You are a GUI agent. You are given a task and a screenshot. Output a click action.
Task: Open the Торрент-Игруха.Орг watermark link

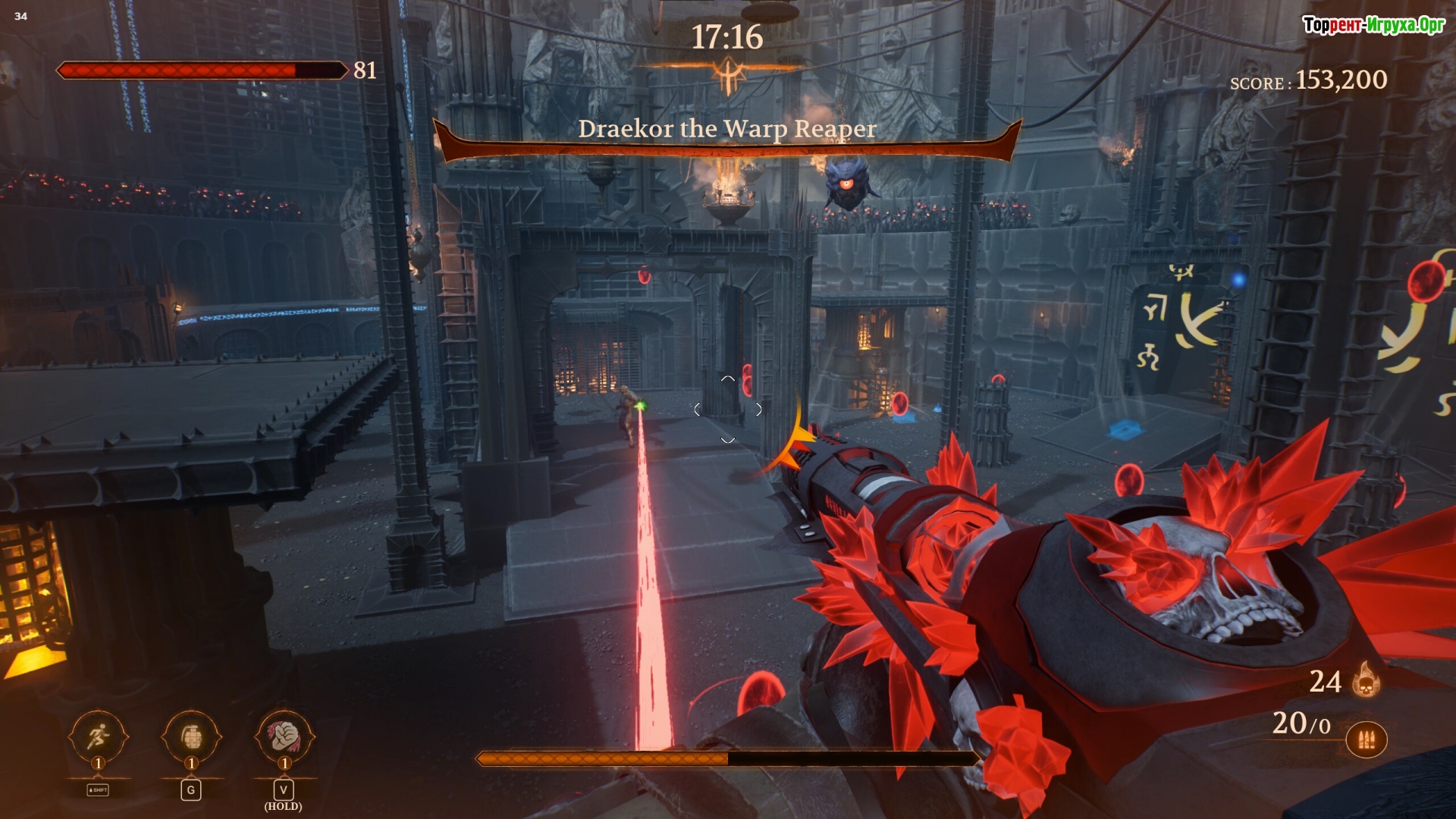pyautogui.click(x=1373, y=25)
